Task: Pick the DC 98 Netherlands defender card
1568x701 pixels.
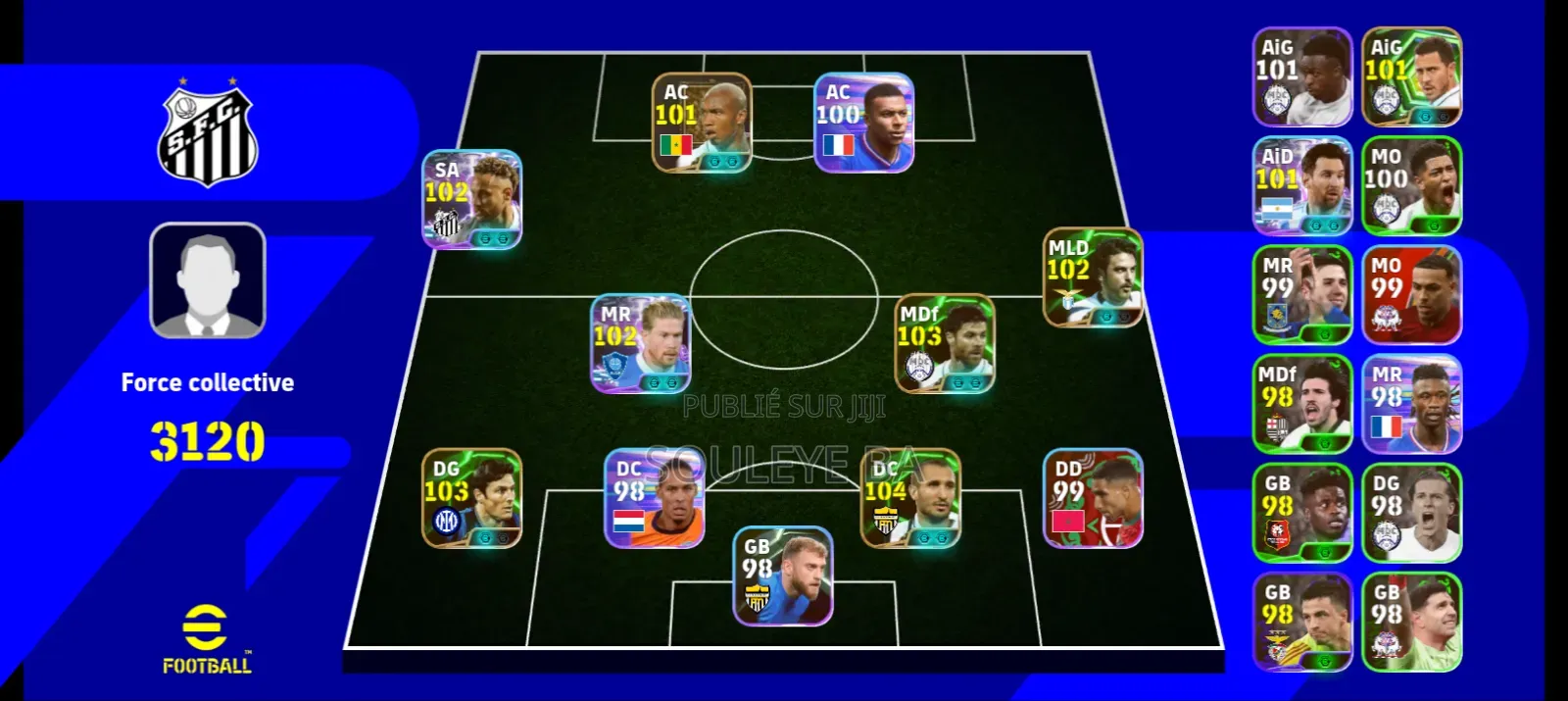Action: tap(654, 498)
